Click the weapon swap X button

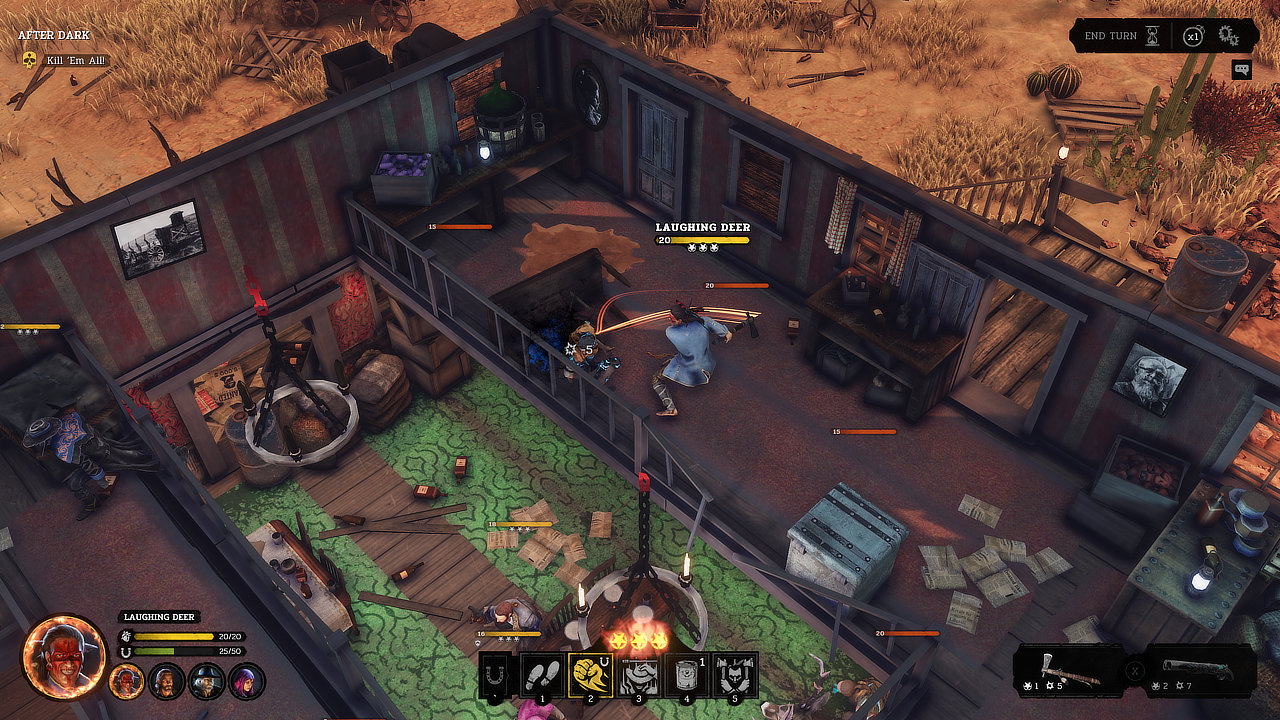tap(1135, 670)
